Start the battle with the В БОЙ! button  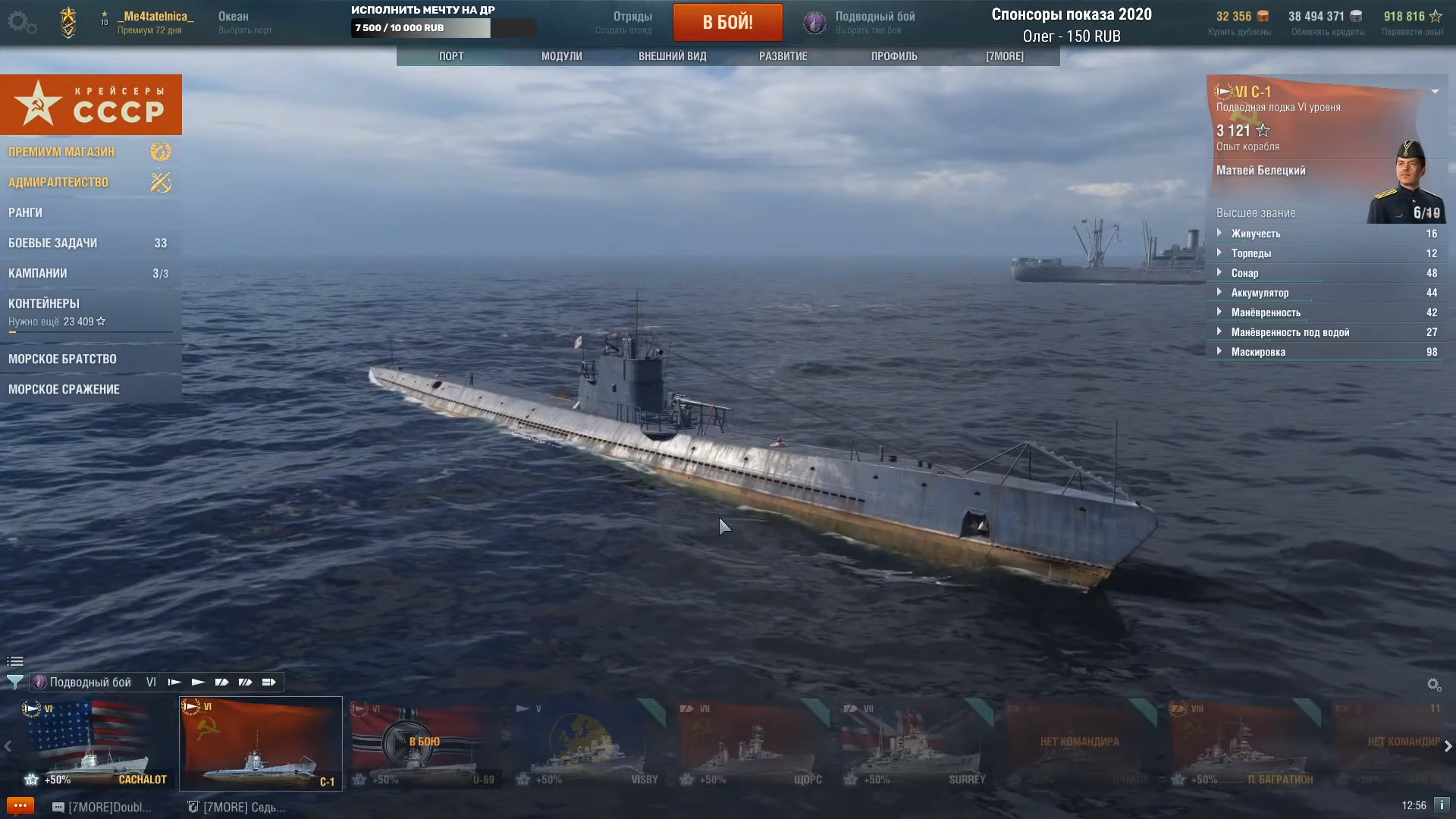[727, 22]
